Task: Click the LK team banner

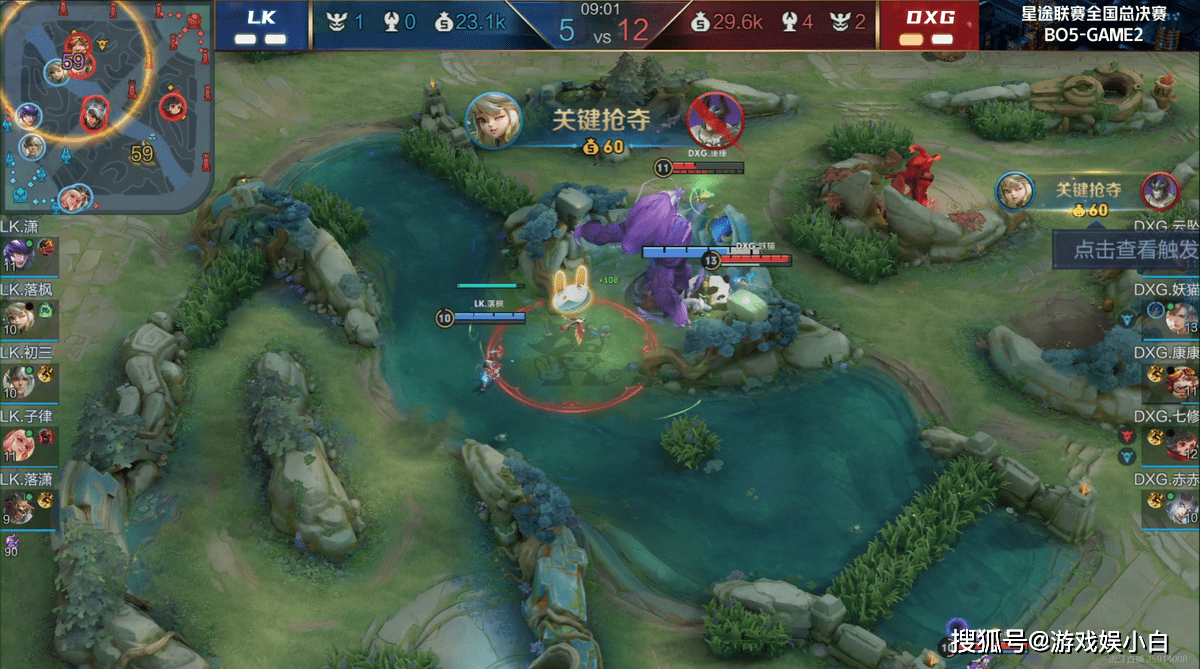Action: pos(262,25)
